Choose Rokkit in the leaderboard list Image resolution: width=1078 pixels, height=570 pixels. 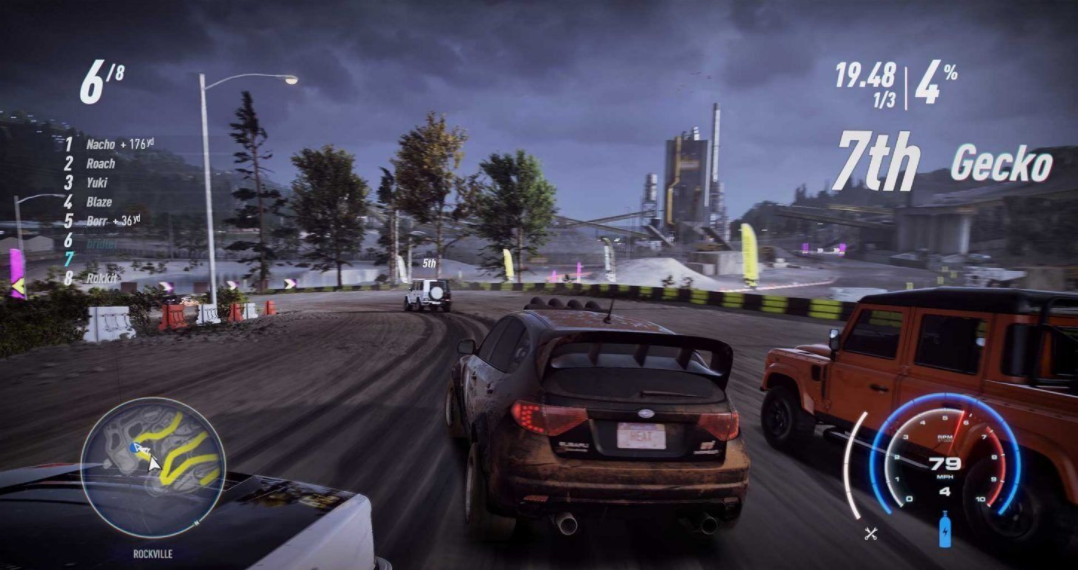(102, 279)
